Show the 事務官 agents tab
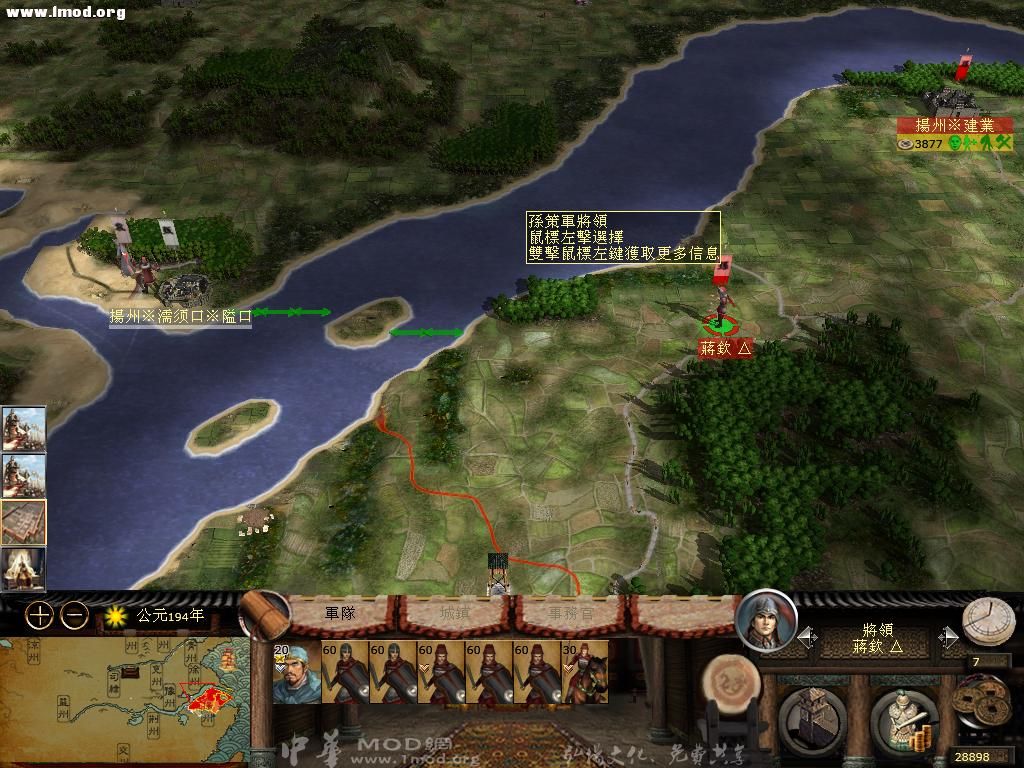This screenshot has height=768, width=1024. pyautogui.click(x=572, y=613)
